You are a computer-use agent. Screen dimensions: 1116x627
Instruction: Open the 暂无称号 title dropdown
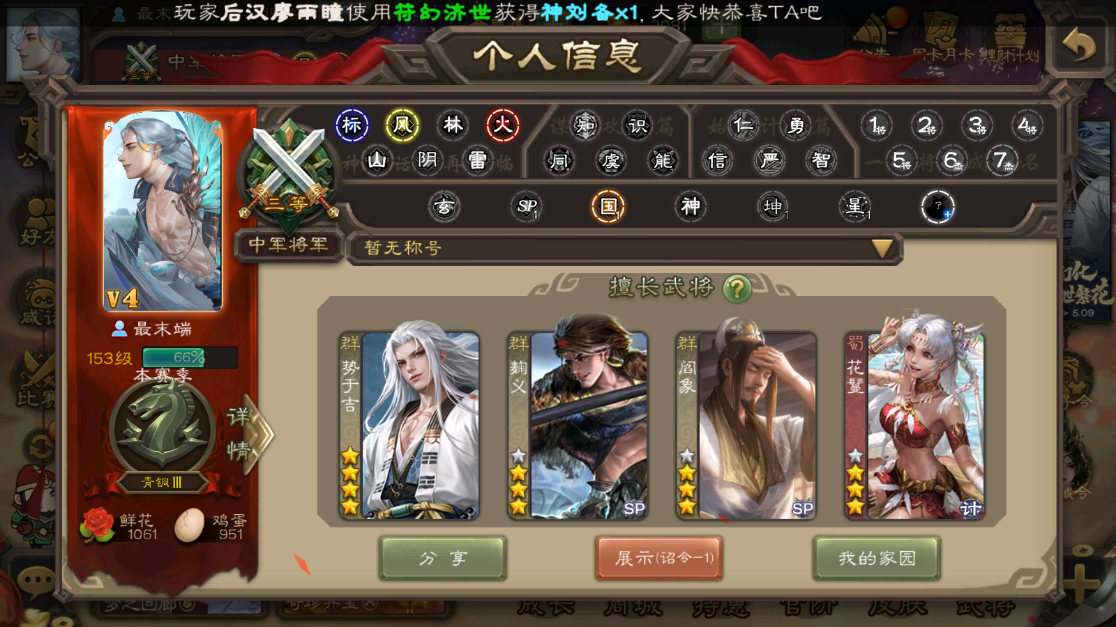[881, 248]
